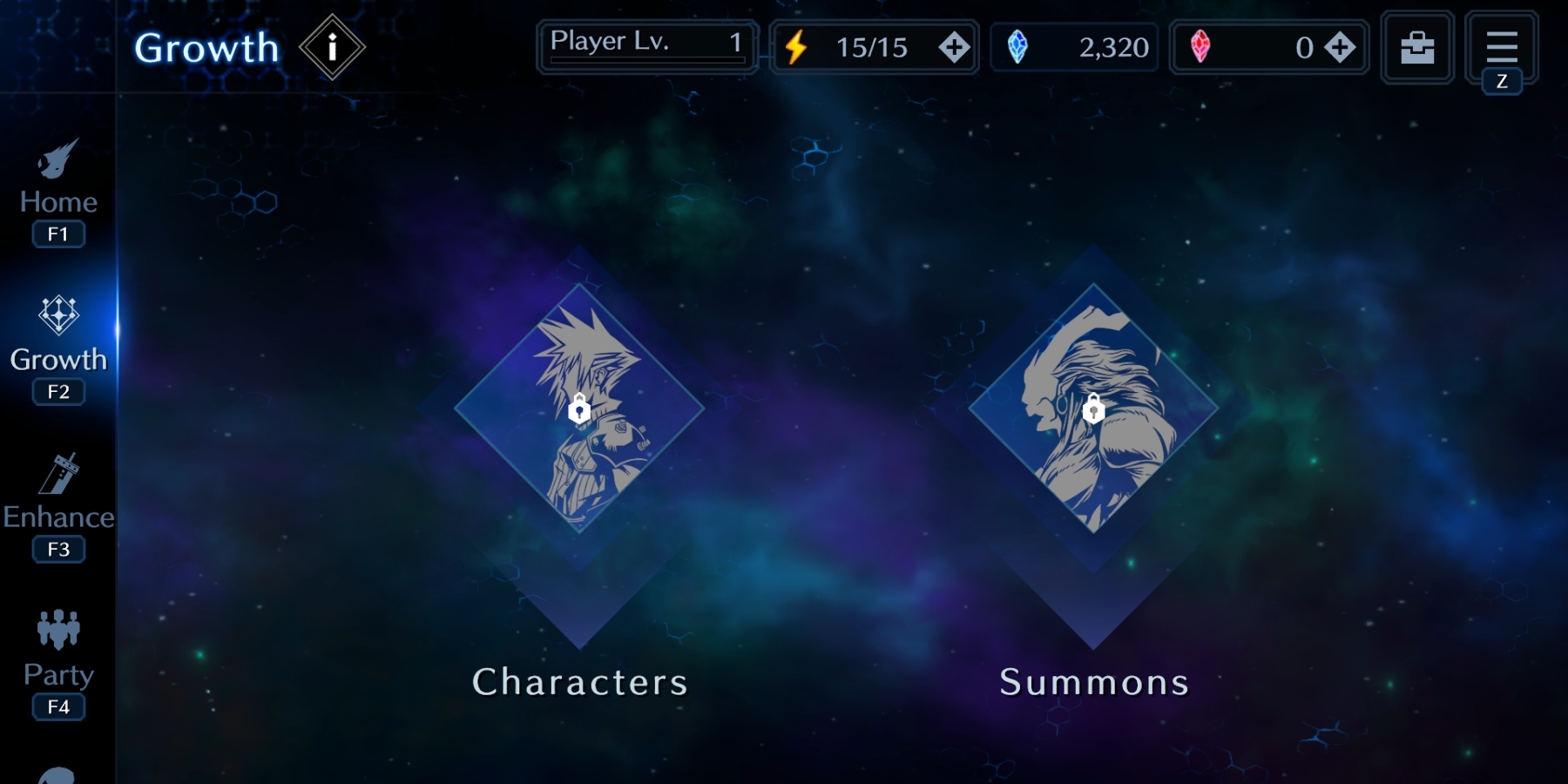
Task: Open the hamburger menu marked Z
Action: 1501,47
